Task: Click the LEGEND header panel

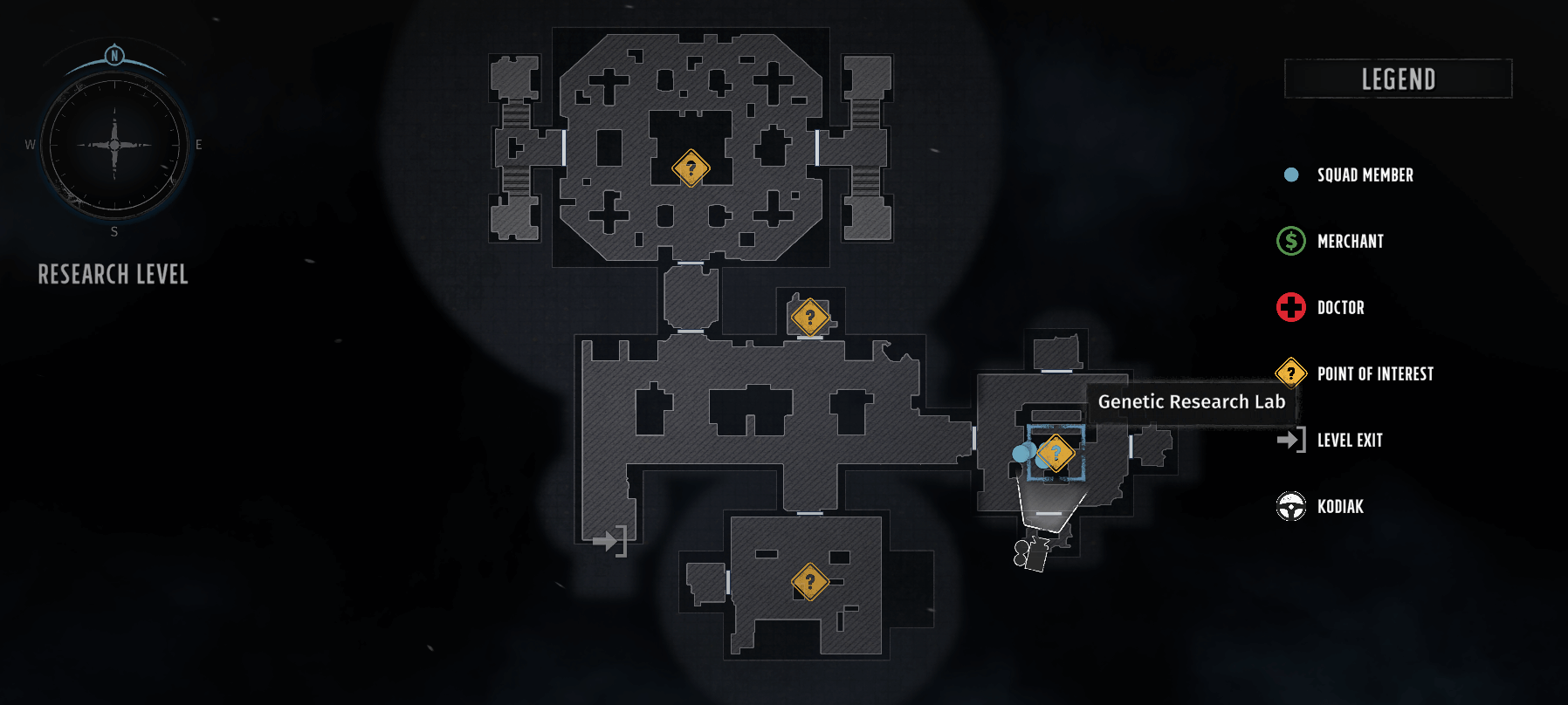Action: coord(1397,79)
